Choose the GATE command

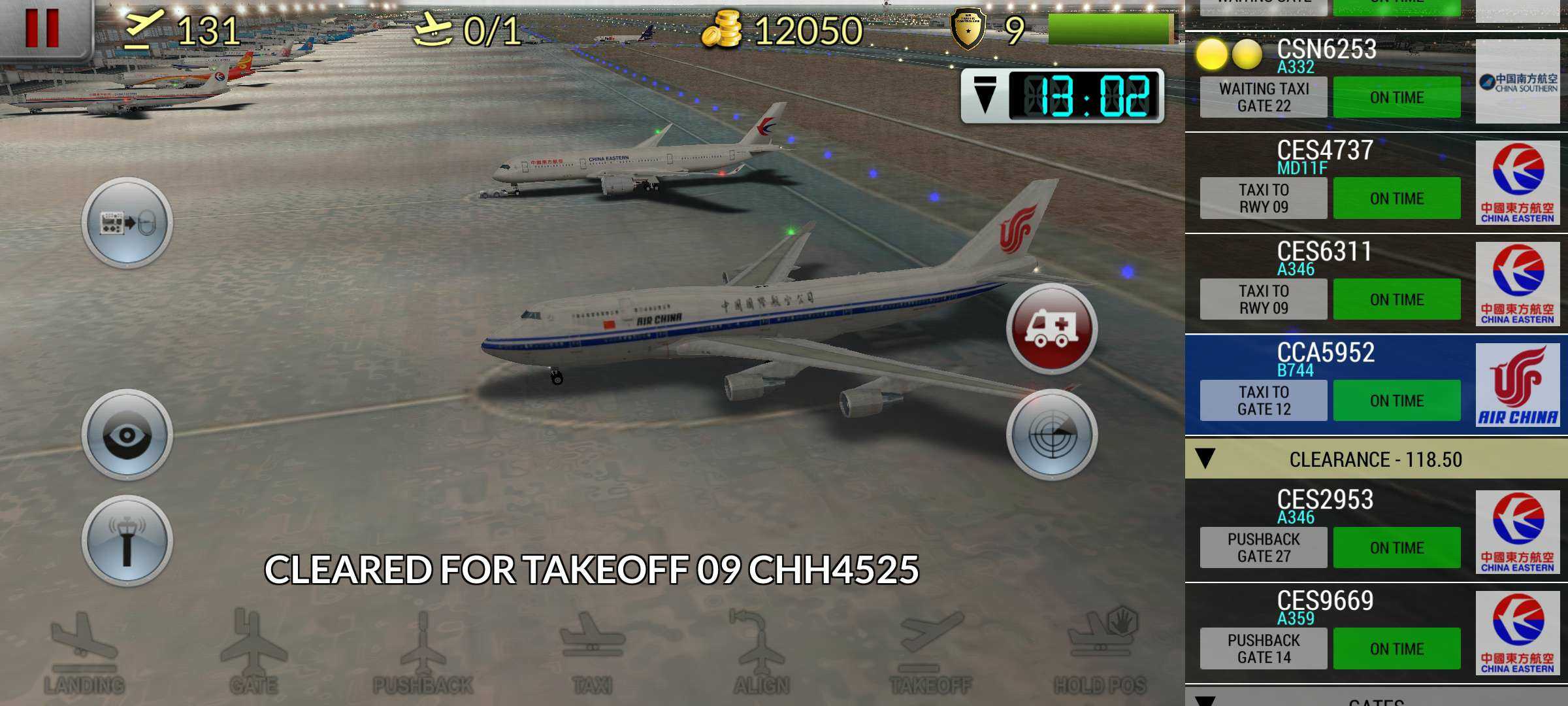253,652
